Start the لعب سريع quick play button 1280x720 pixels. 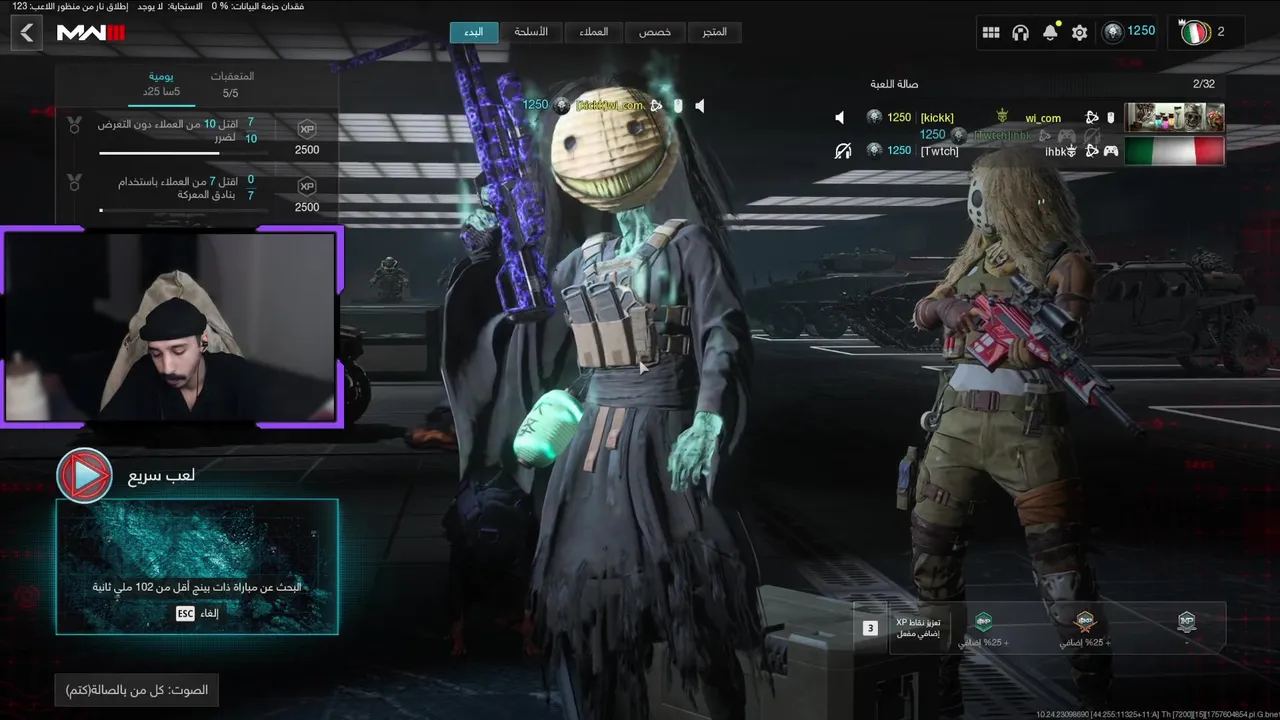85,475
